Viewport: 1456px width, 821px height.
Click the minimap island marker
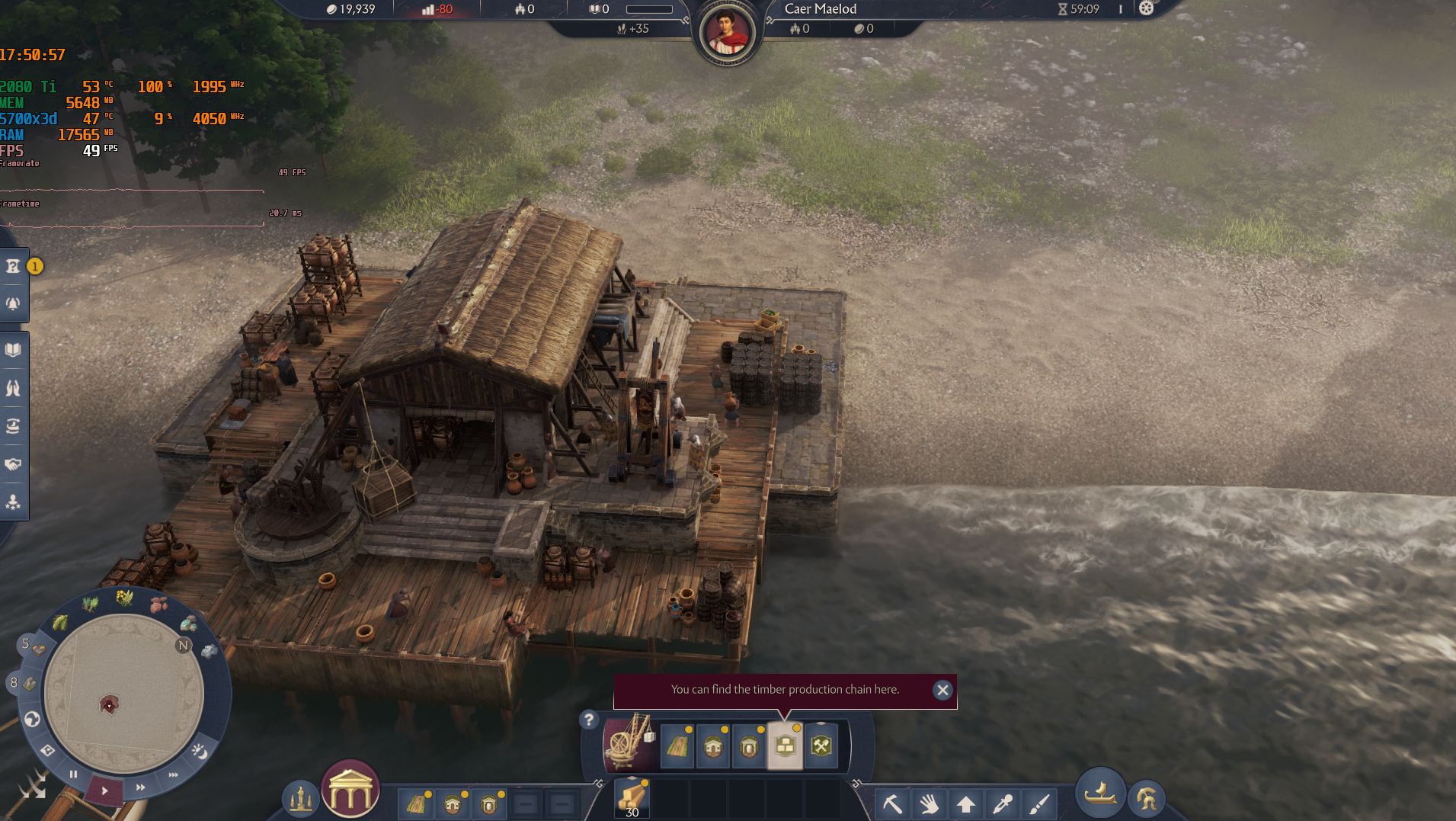[109, 704]
